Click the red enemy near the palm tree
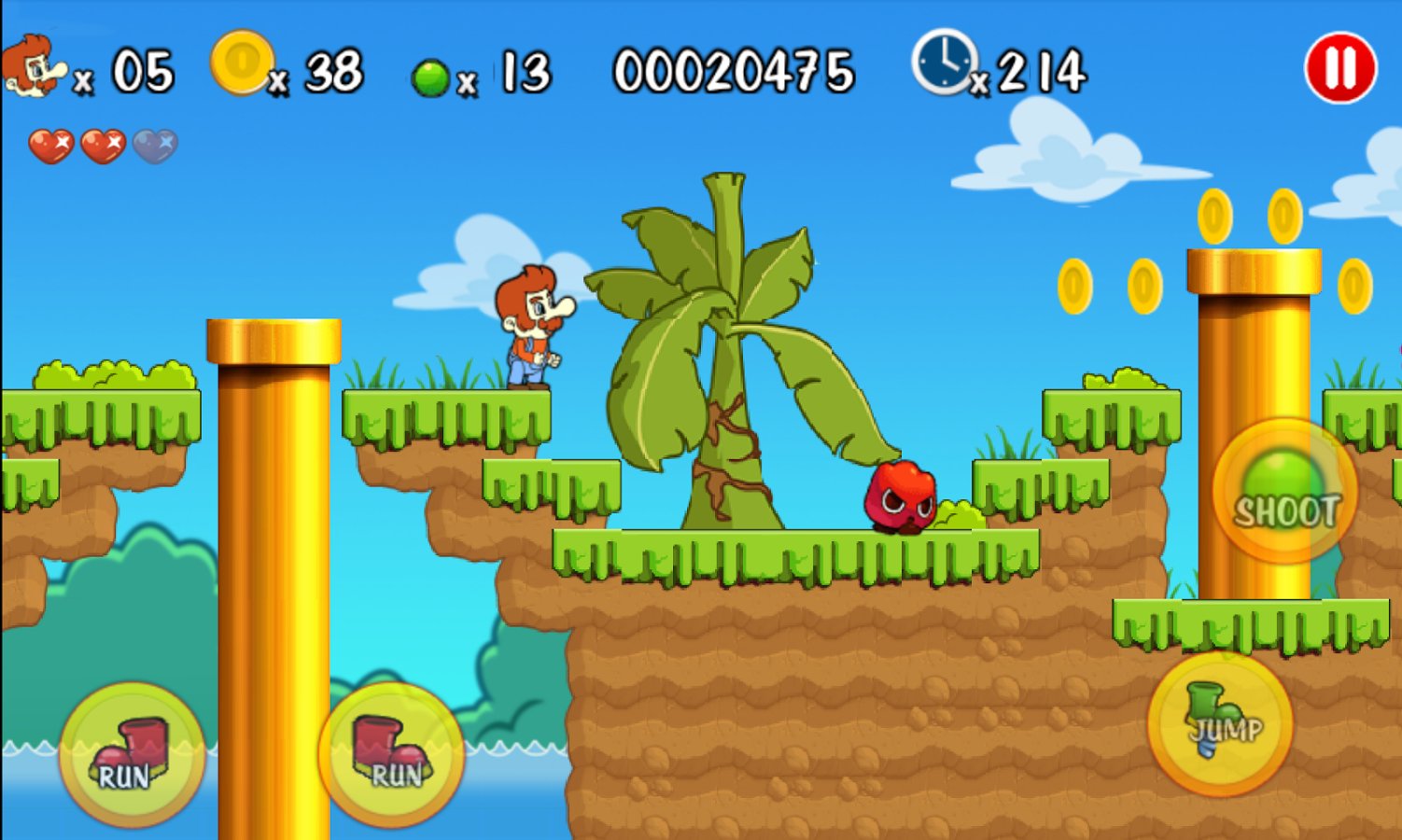 [901, 495]
